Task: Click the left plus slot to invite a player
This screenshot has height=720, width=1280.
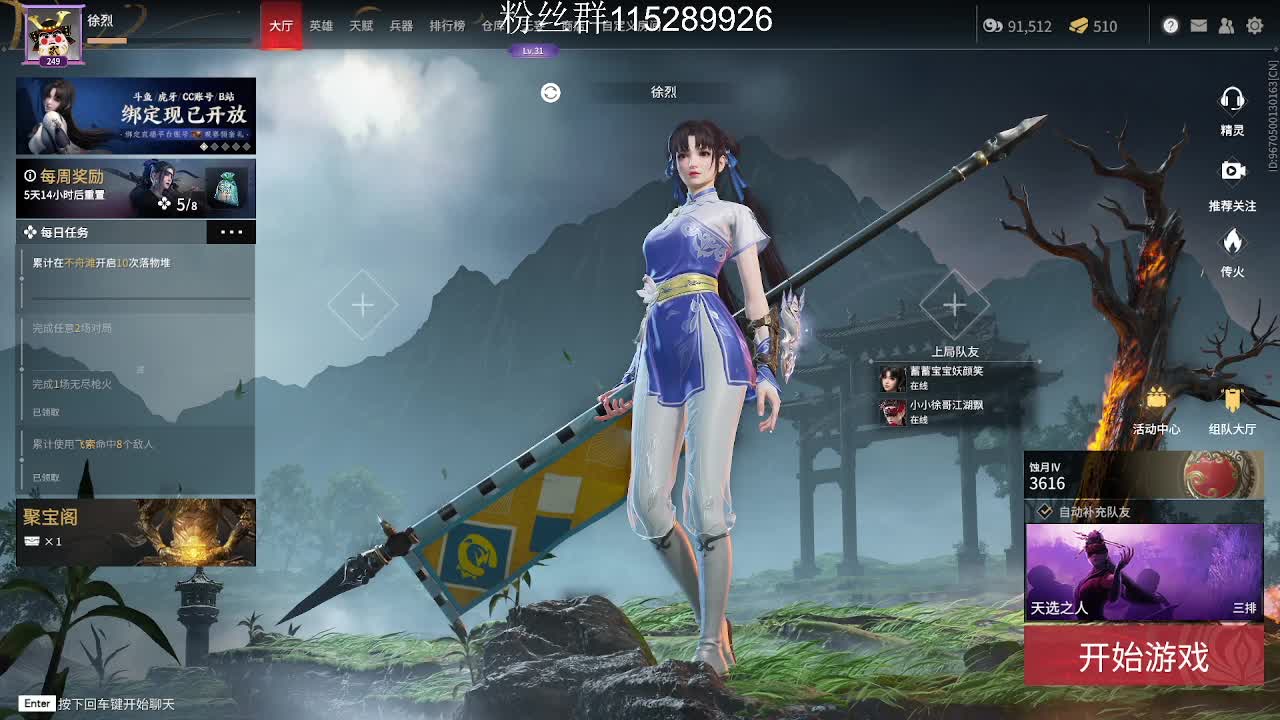Action: [x=362, y=304]
